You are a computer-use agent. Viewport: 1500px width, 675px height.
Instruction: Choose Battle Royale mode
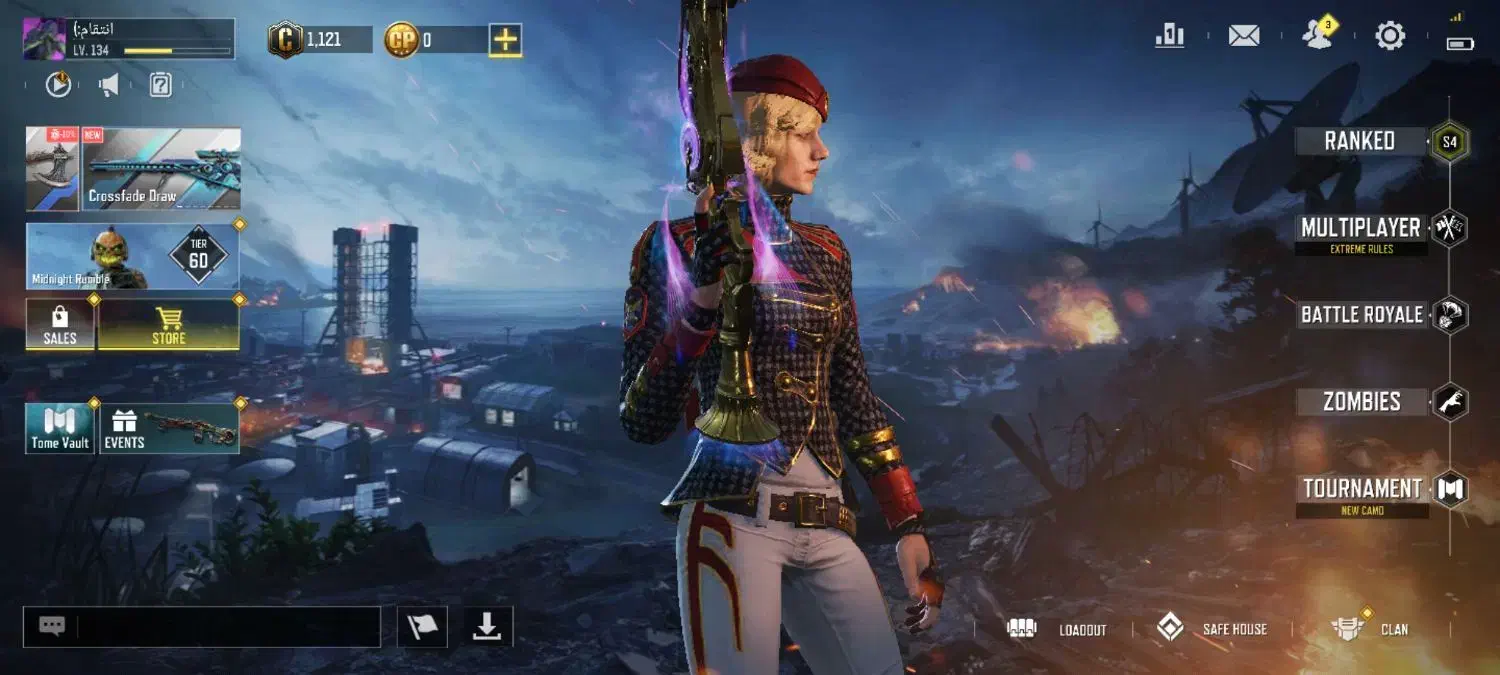pyautogui.click(x=1361, y=315)
